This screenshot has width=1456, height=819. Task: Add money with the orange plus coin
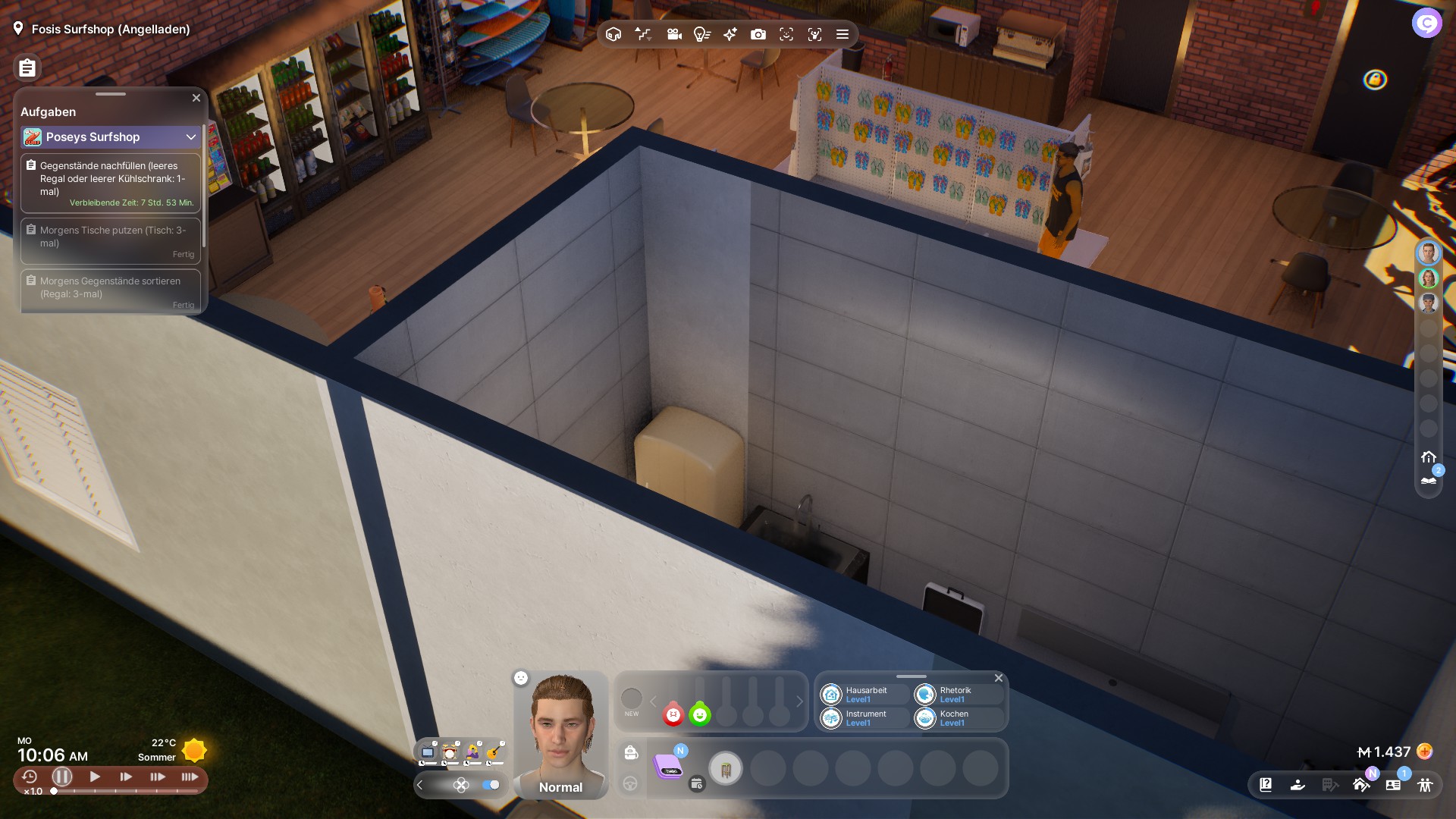point(1425,752)
